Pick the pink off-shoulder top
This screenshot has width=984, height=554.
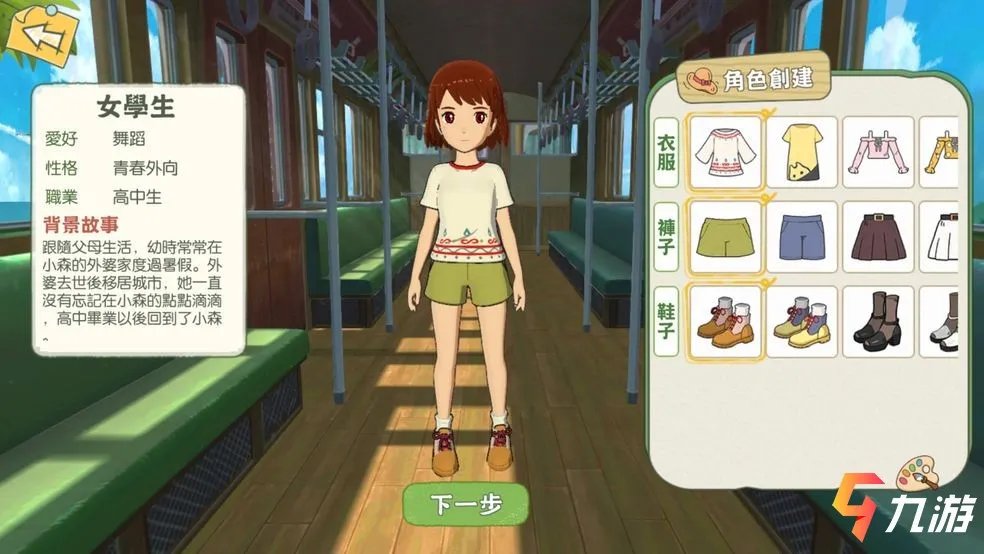tap(877, 152)
